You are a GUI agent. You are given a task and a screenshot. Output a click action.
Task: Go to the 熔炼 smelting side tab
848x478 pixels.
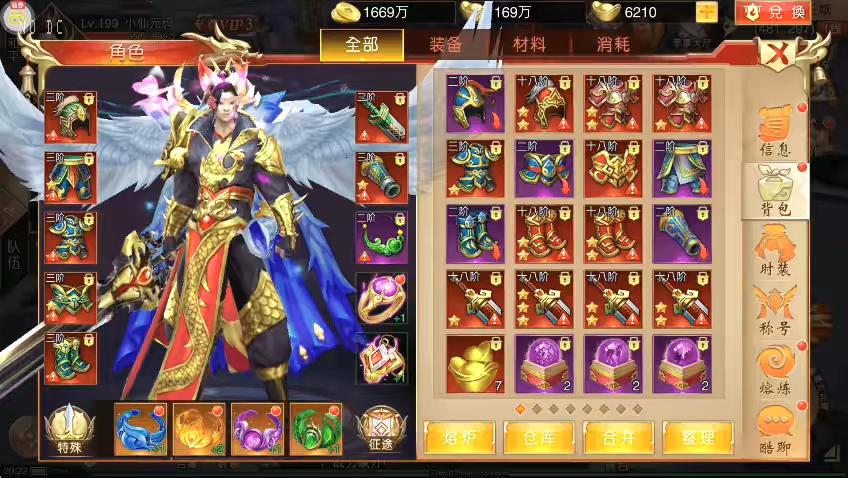pyautogui.click(x=776, y=368)
